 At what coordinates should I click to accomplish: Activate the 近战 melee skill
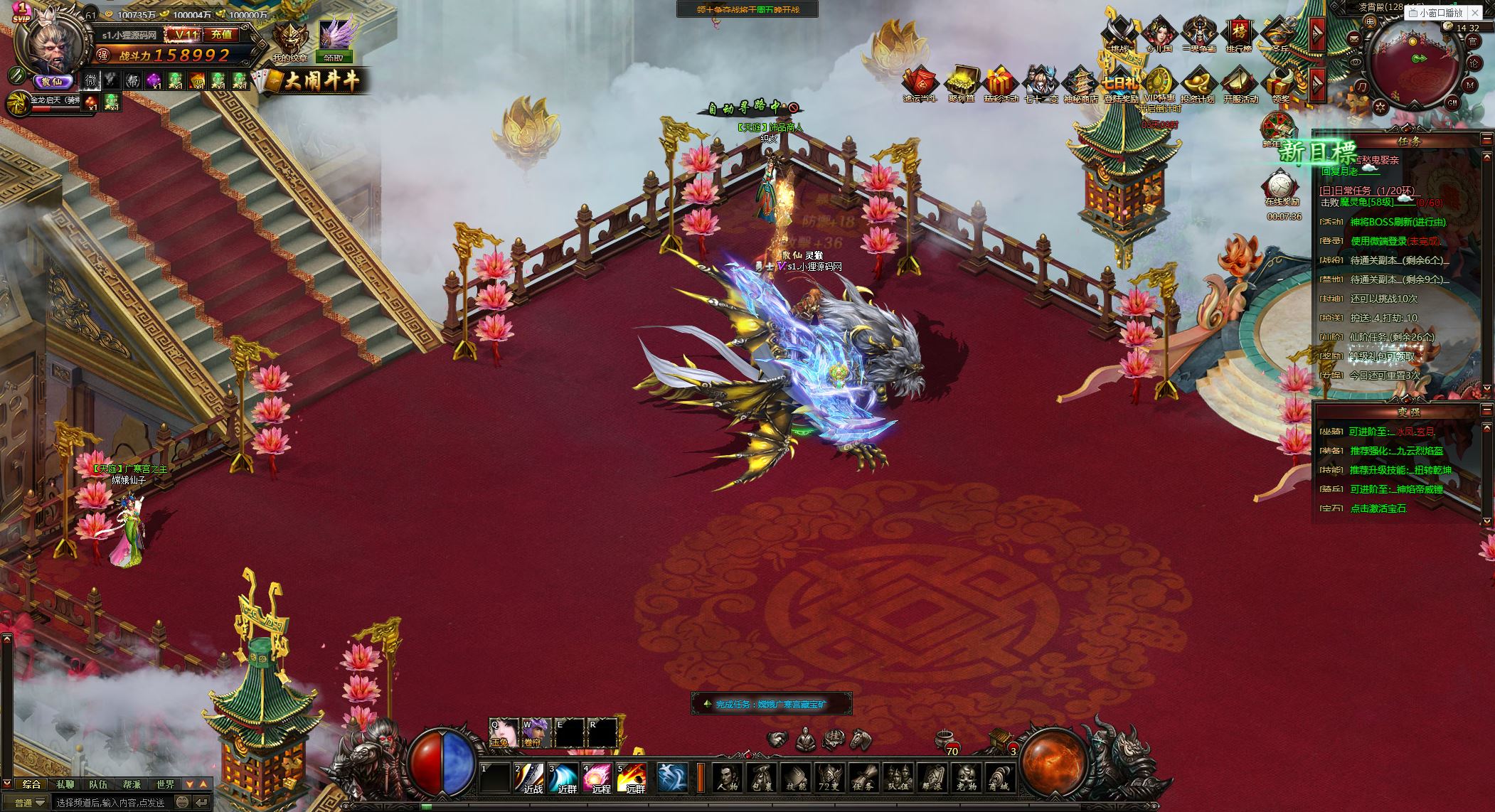[x=529, y=777]
